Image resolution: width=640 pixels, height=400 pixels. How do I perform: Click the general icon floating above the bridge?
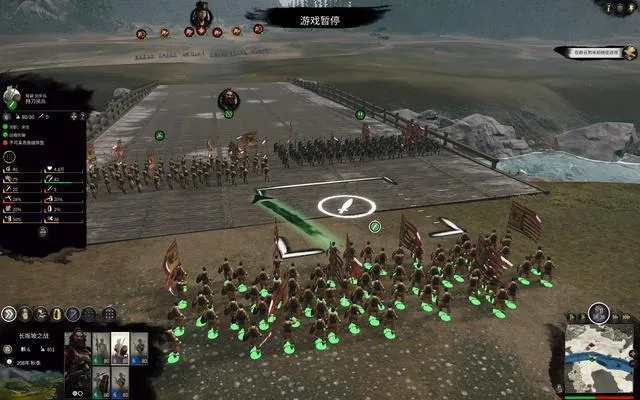coord(228,98)
